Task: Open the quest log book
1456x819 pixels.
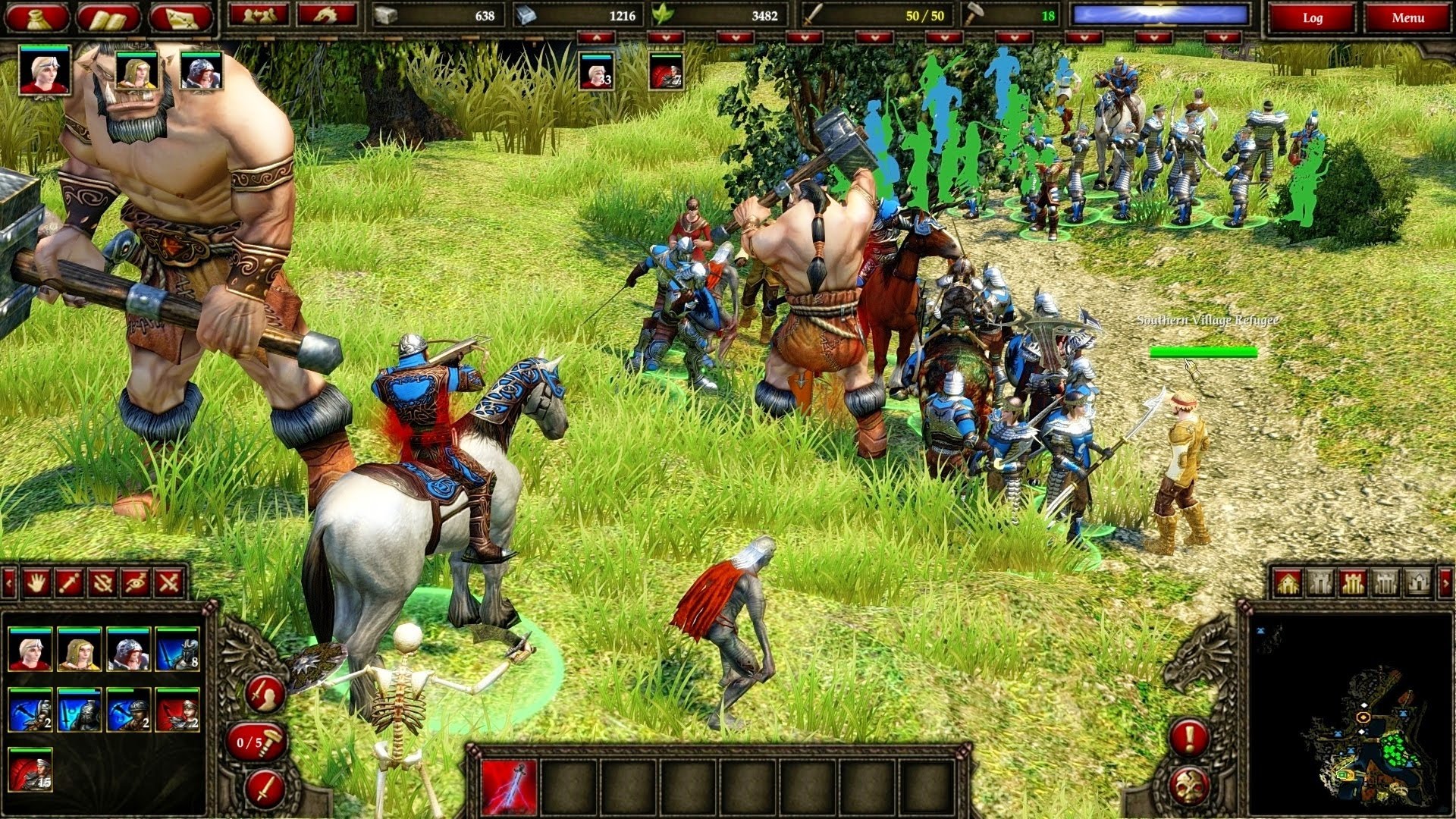Action: click(106, 15)
